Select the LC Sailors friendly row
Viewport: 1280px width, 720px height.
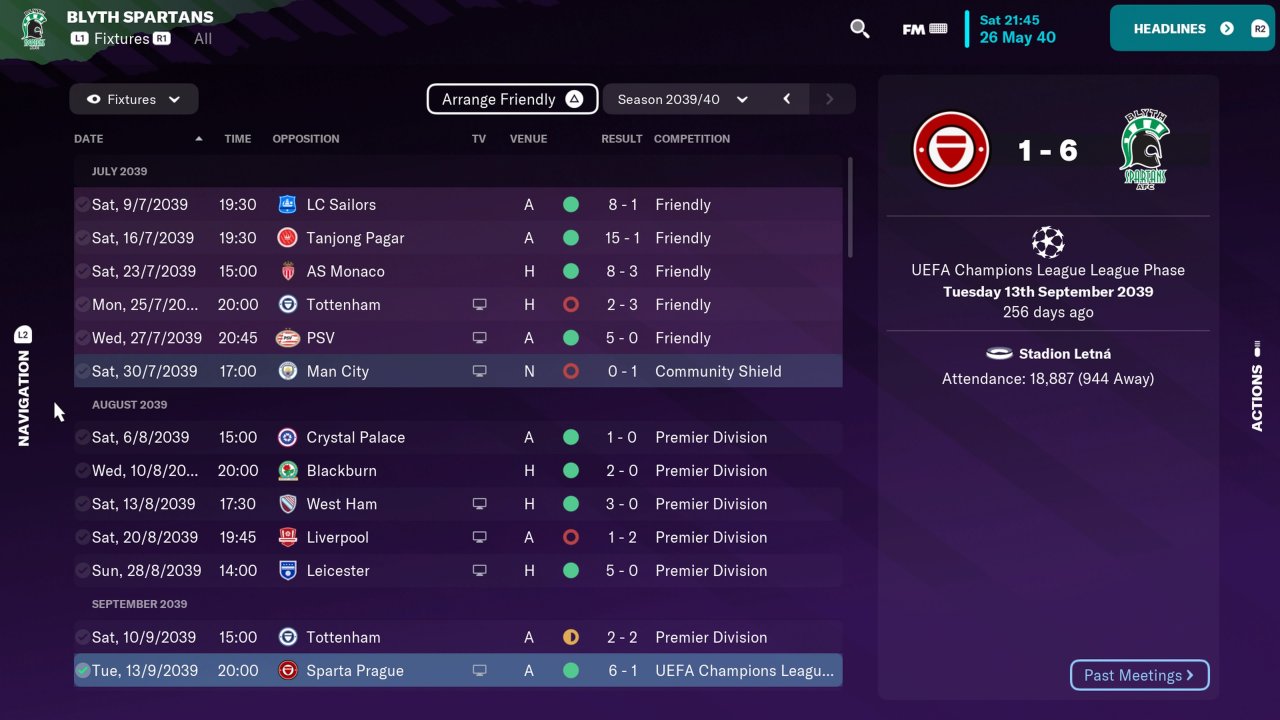point(457,205)
